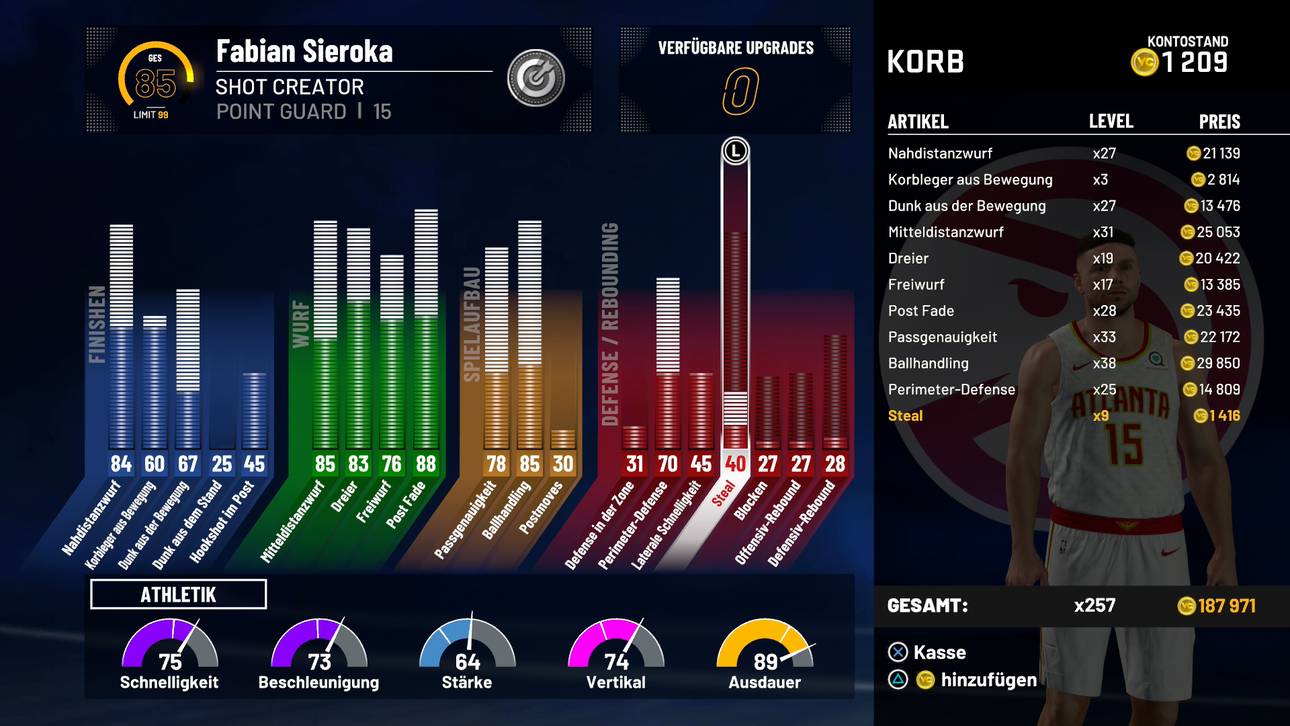Open the ATHLETIK section label
This screenshot has width=1290, height=726.
pos(177,593)
